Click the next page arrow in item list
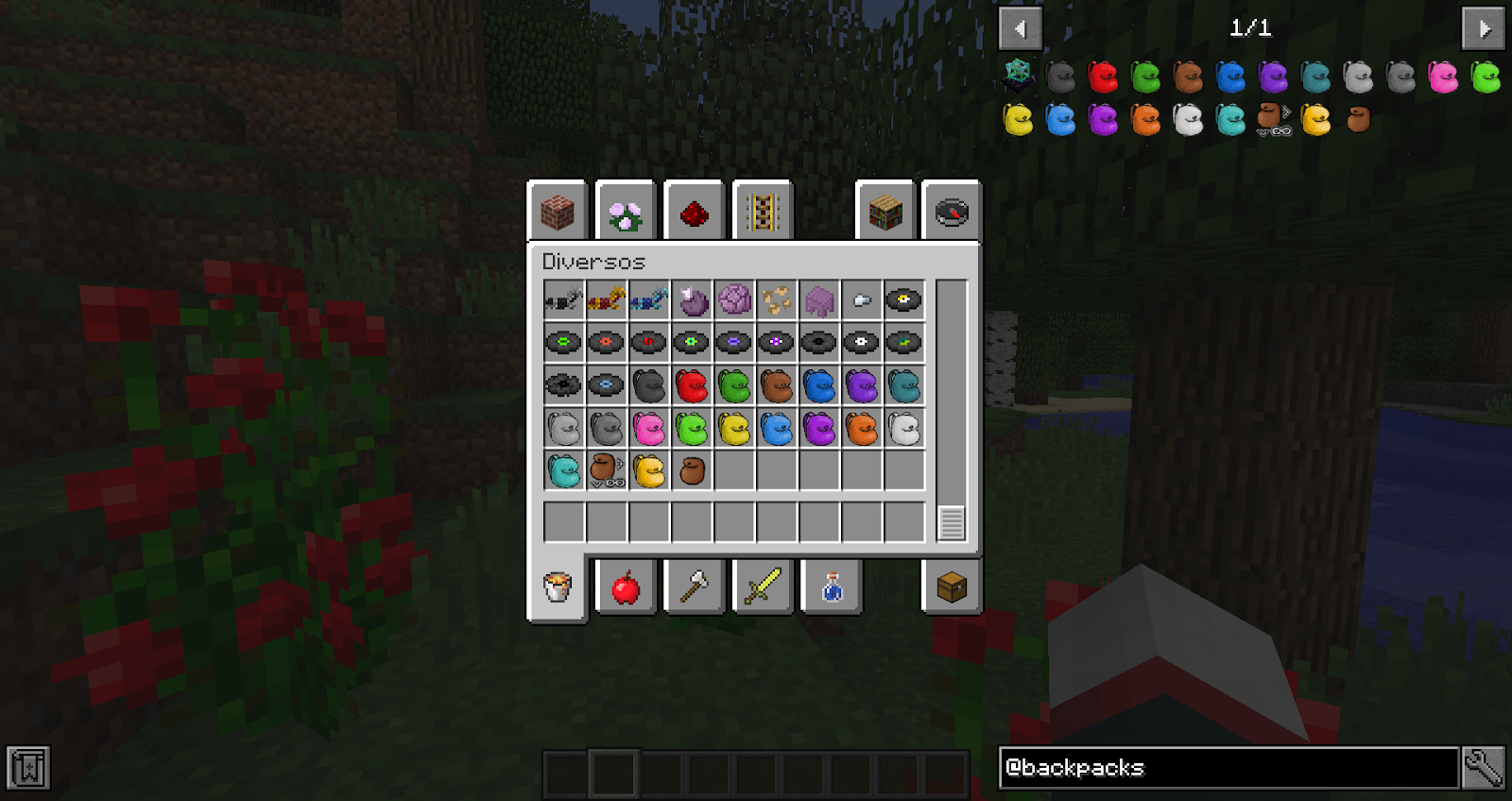 coord(1484,28)
